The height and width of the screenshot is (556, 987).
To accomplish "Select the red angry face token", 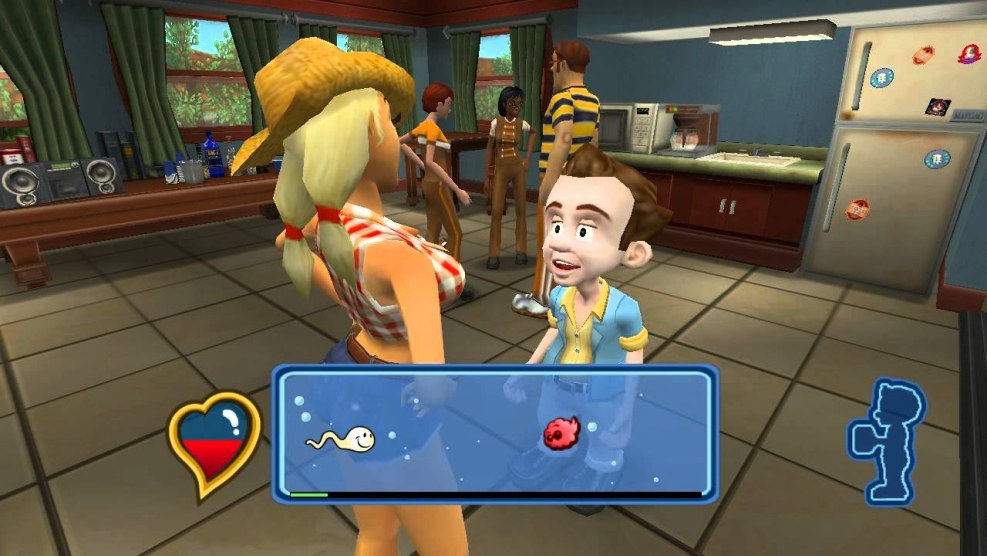I will (561, 432).
